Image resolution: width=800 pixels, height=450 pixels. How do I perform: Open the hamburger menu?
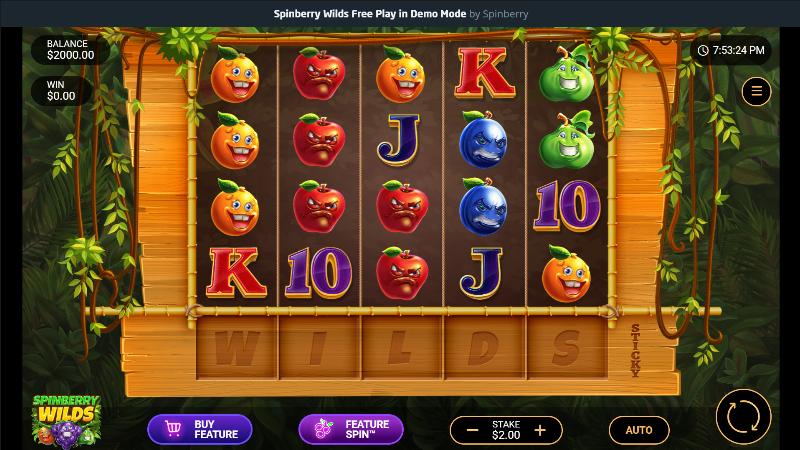(x=756, y=92)
